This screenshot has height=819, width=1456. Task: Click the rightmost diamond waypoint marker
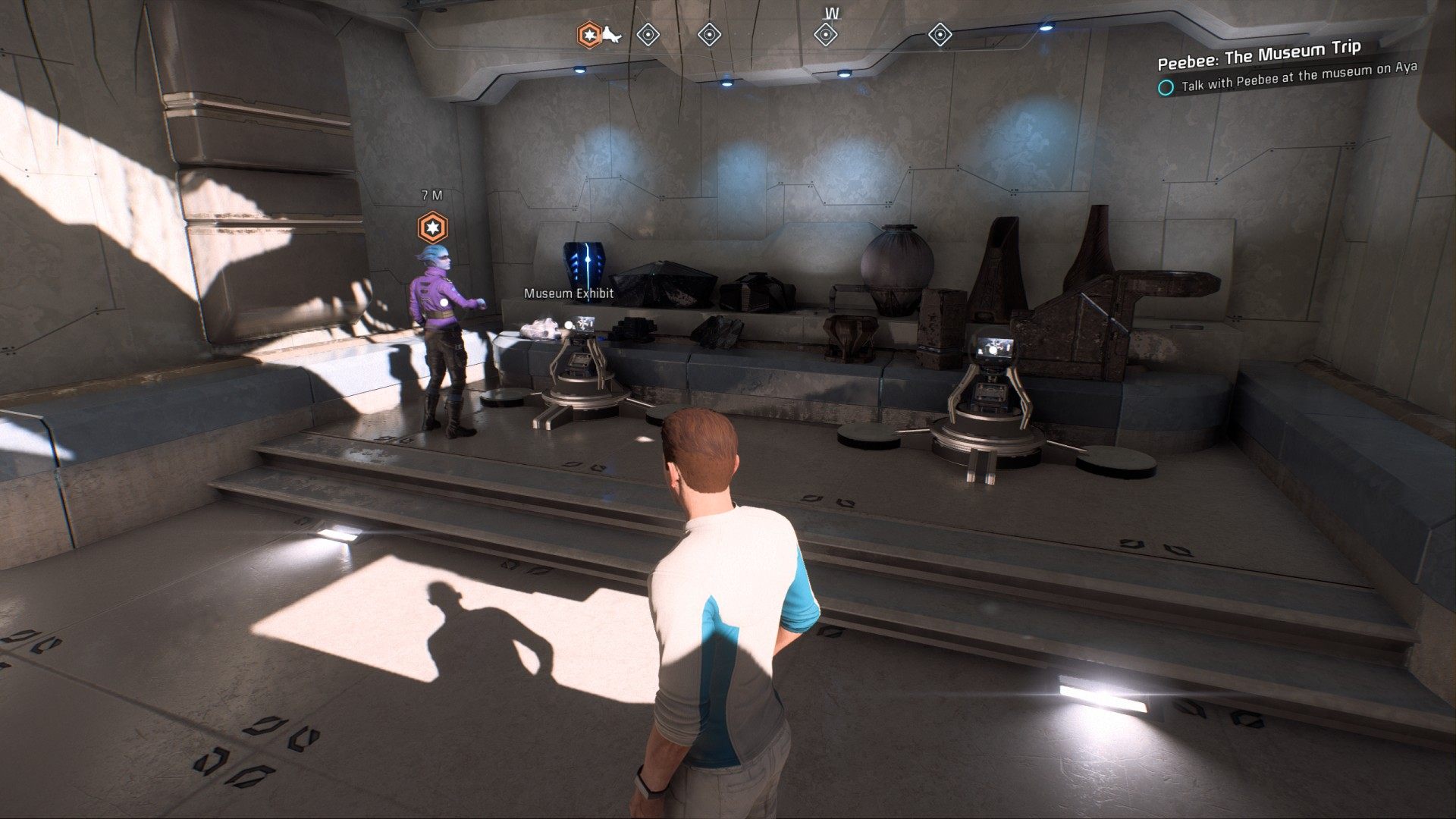940,34
